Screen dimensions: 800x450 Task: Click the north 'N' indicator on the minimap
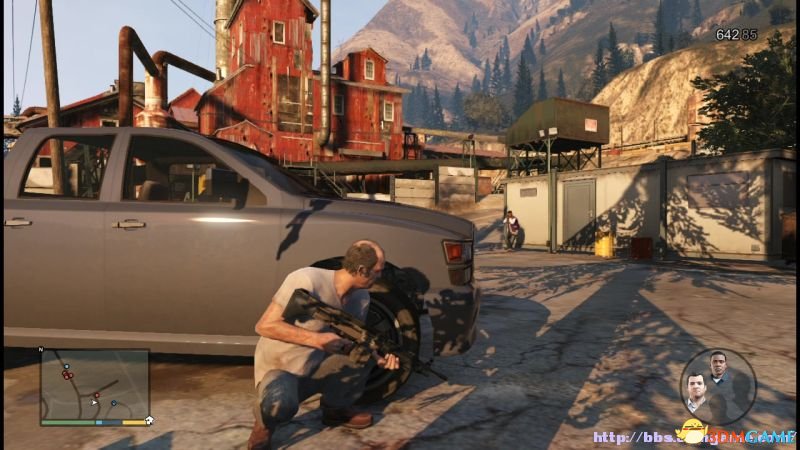41,350
